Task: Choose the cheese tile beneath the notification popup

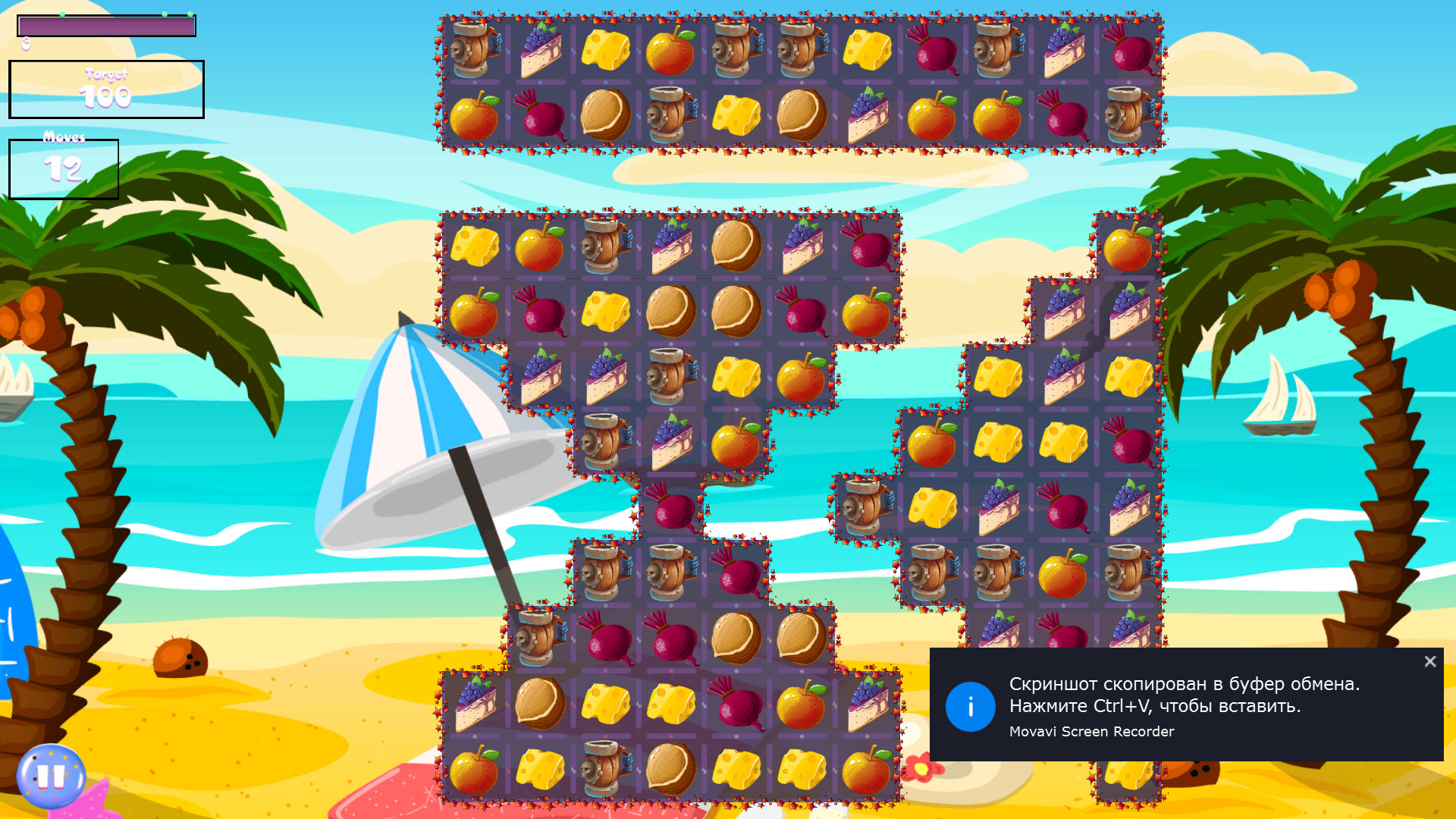Action: 1128,778
